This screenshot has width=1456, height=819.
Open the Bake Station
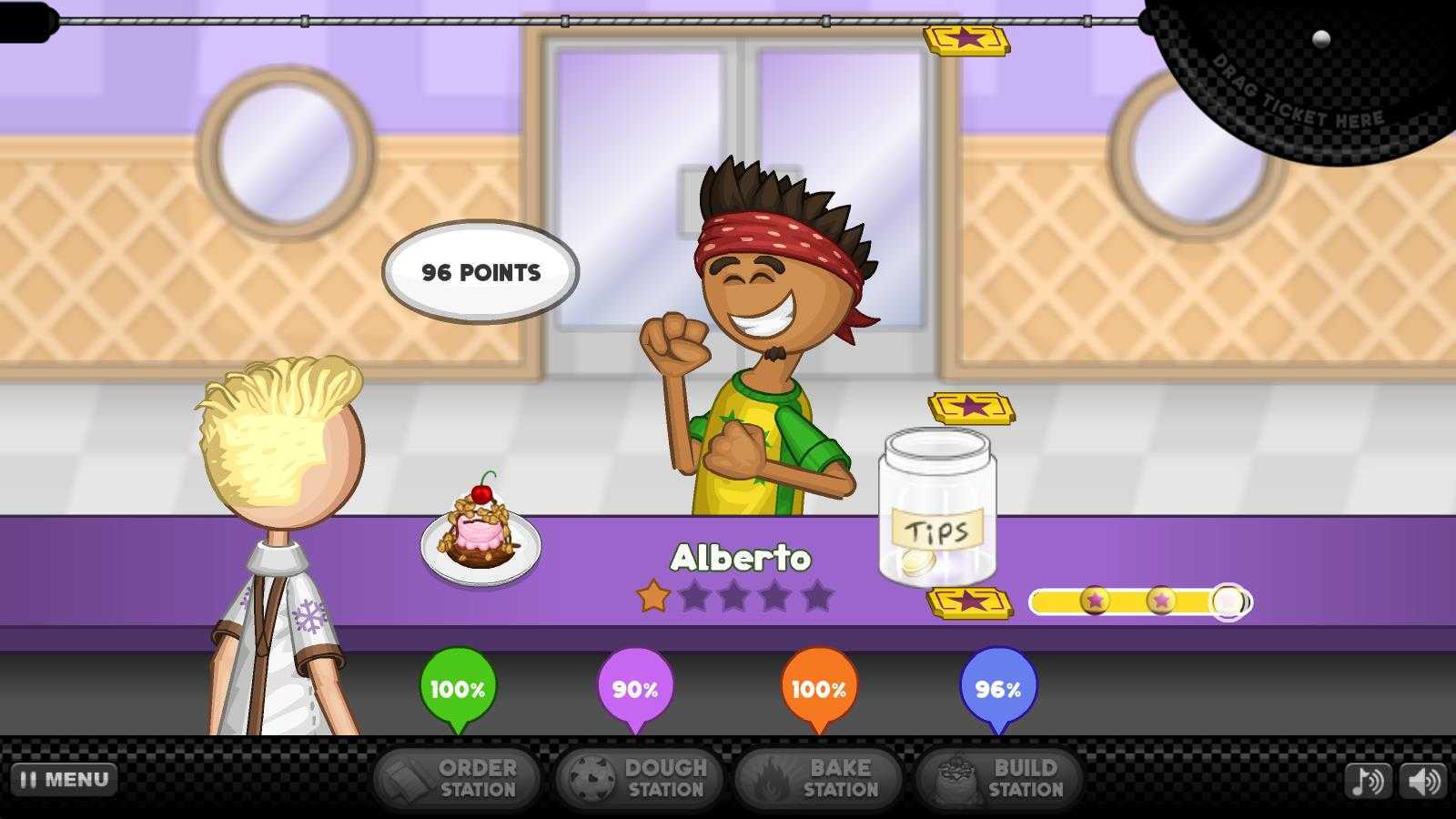[x=818, y=779]
